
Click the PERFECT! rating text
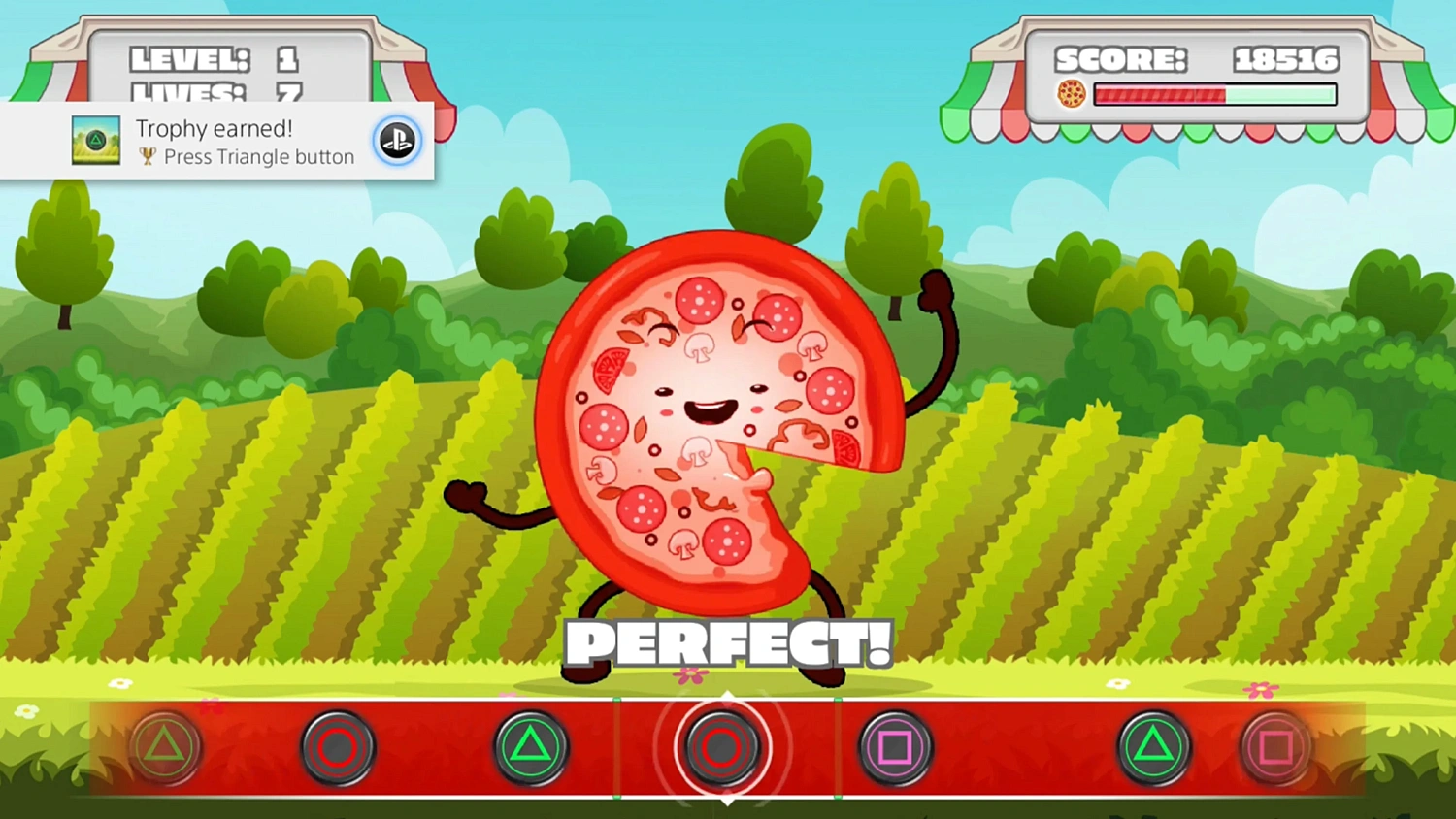point(728,640)
